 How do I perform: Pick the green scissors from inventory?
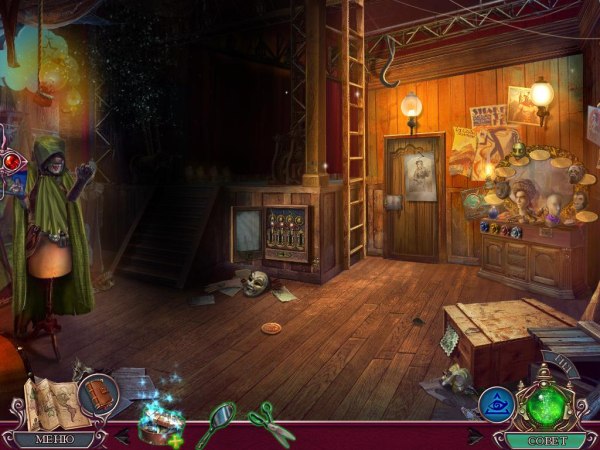coord(270,421)
